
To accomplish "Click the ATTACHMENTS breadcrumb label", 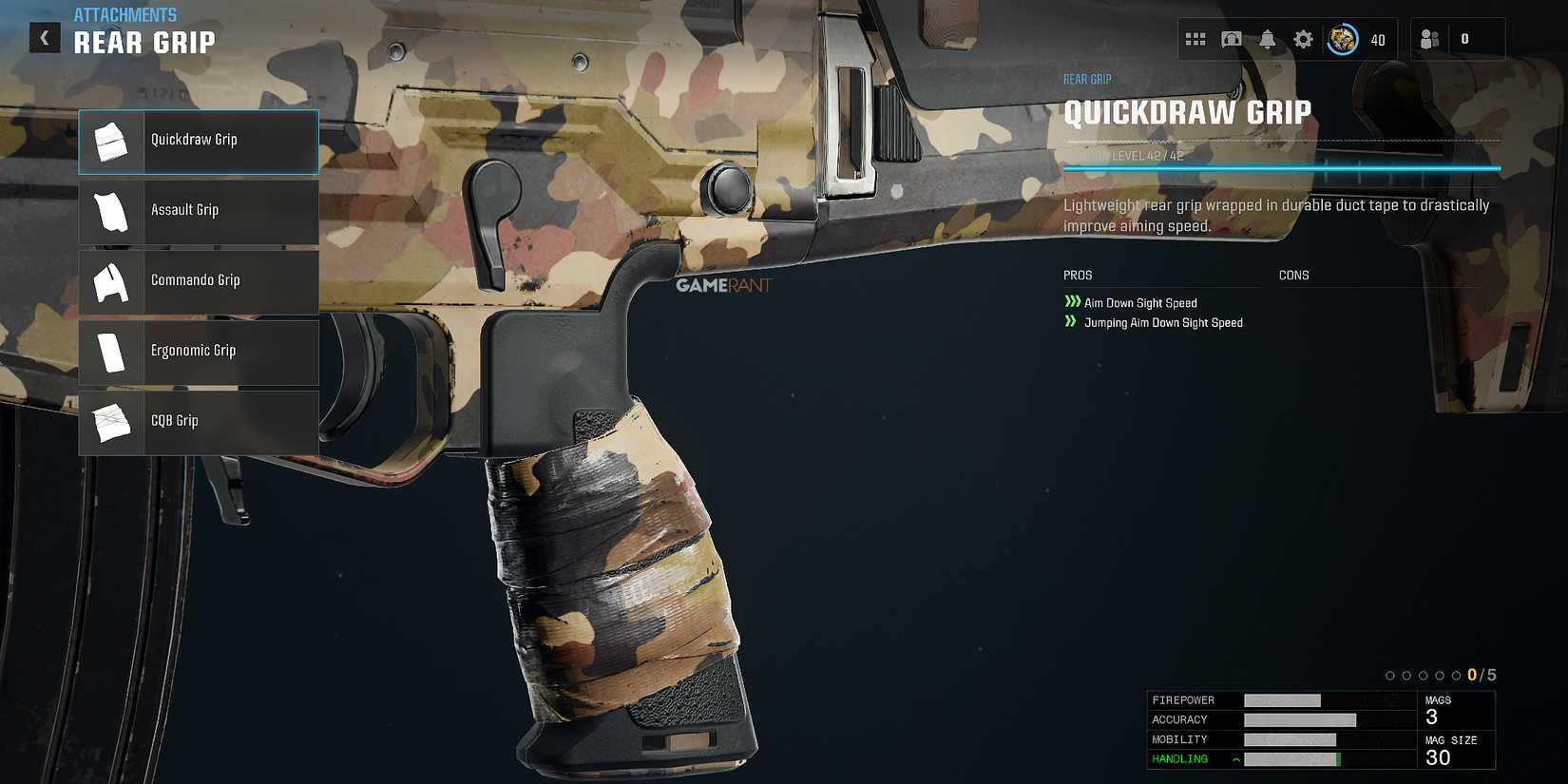I will (124, 14).
